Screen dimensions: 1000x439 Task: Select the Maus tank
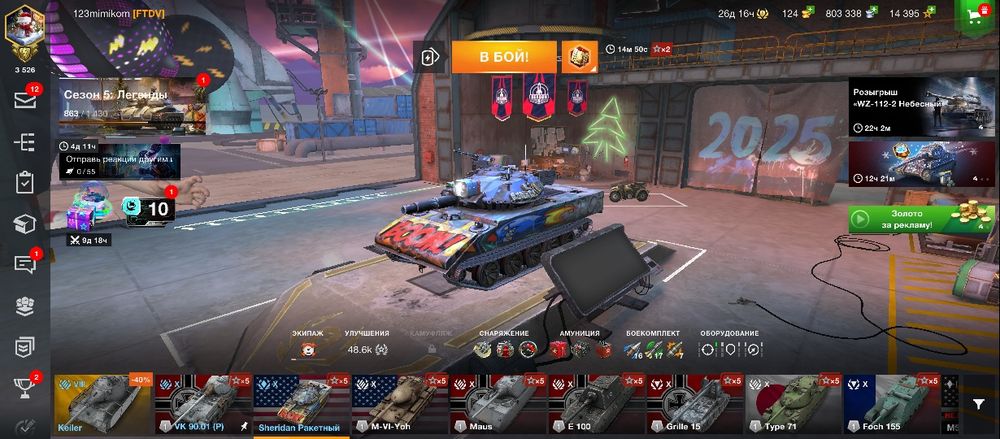(497, 406)
